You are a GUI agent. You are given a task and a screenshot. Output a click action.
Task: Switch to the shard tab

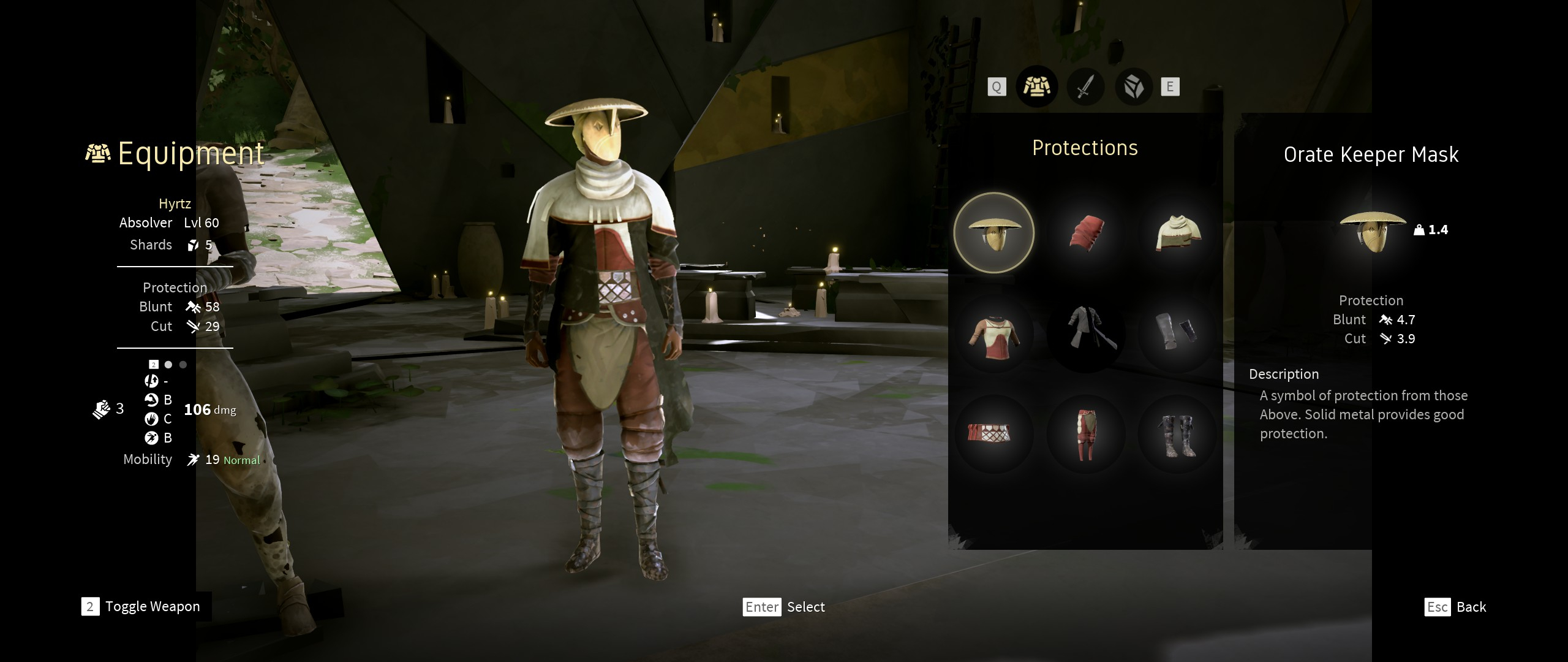point(1134,87)
